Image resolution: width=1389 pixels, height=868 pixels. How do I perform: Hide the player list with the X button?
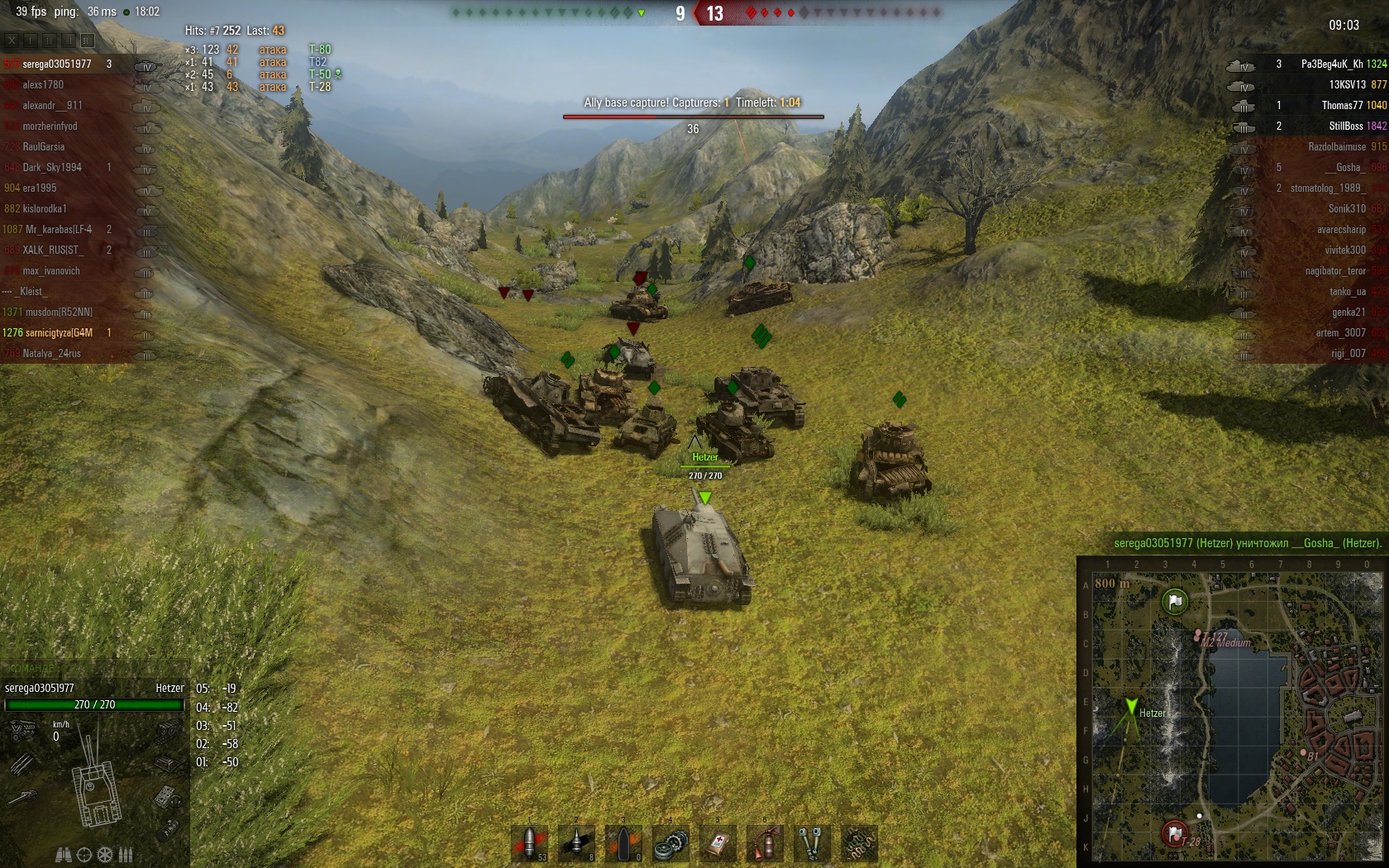(12, 40)
